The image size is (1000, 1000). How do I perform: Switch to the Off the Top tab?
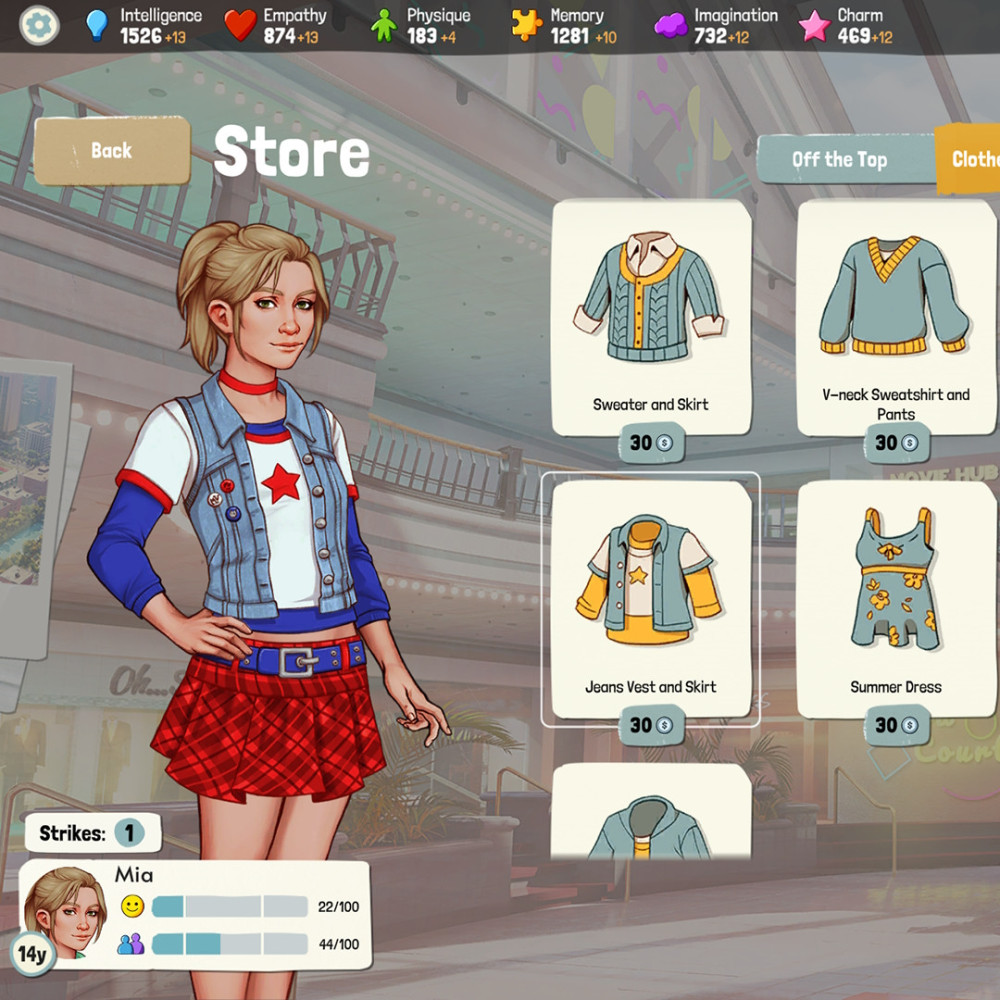click(839, 160)
